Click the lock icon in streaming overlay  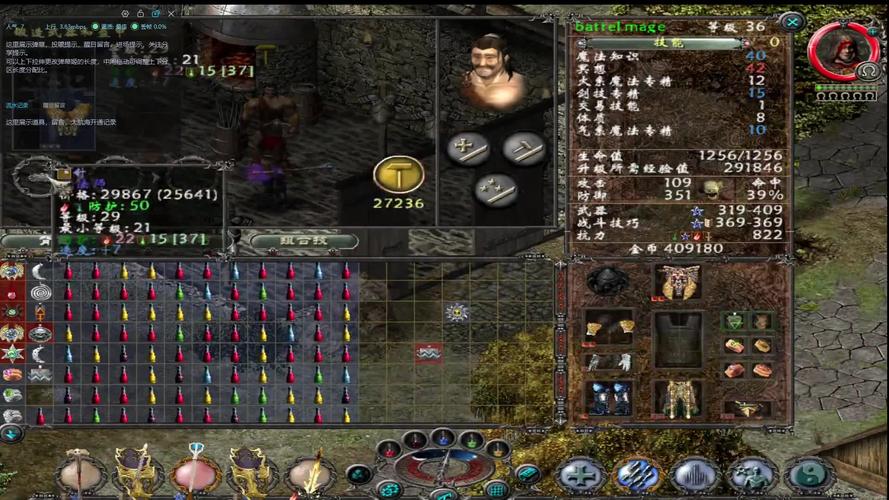click(142, 12)
